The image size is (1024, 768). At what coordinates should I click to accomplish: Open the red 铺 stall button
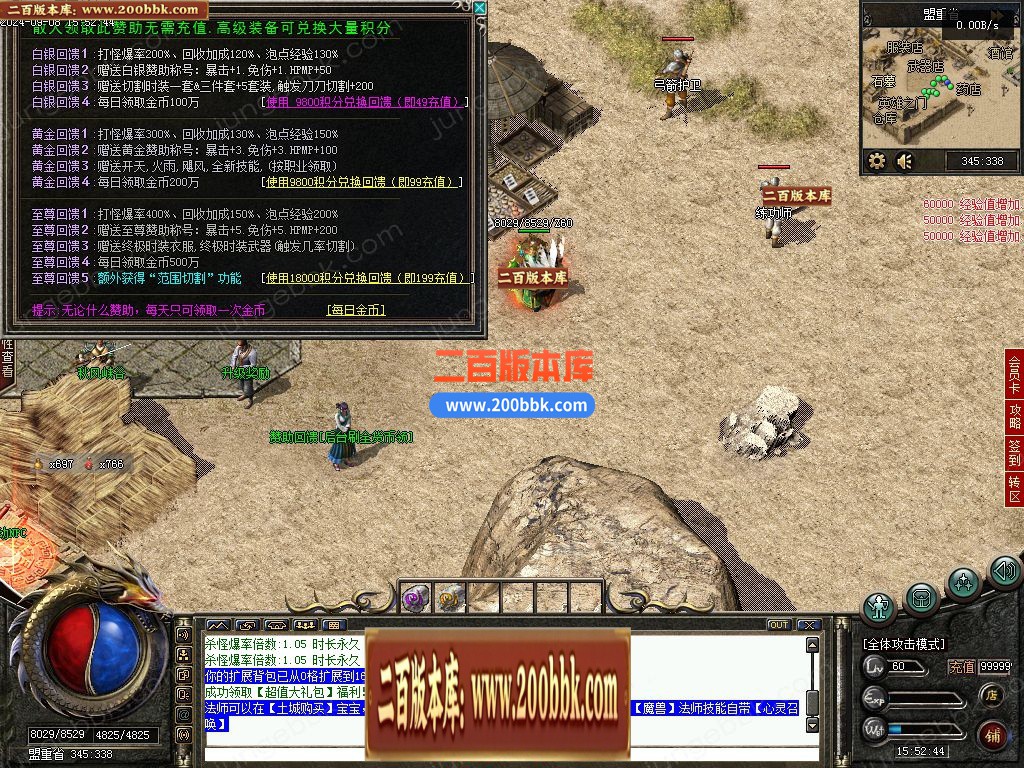992,735
